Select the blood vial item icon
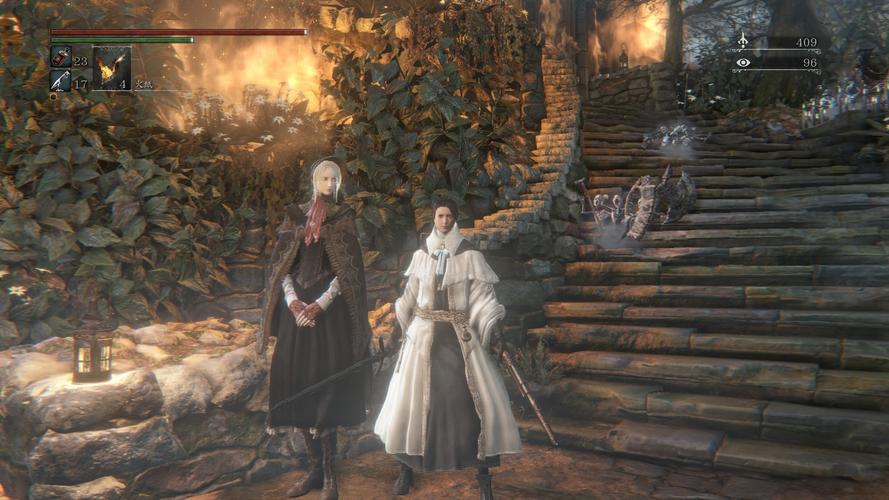 click(60, 58)
